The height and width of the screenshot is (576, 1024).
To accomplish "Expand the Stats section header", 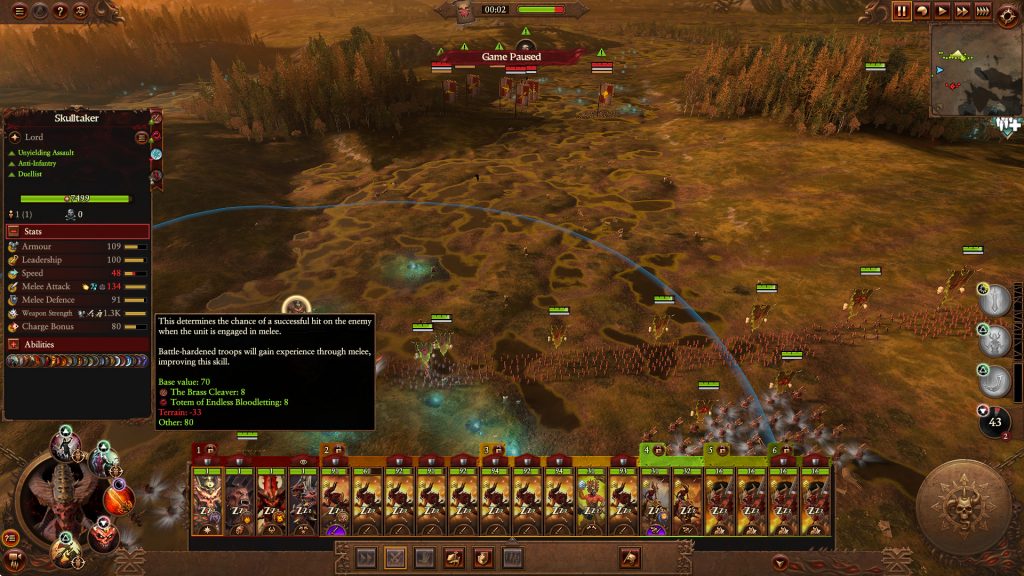I will (x=78, y=231).
